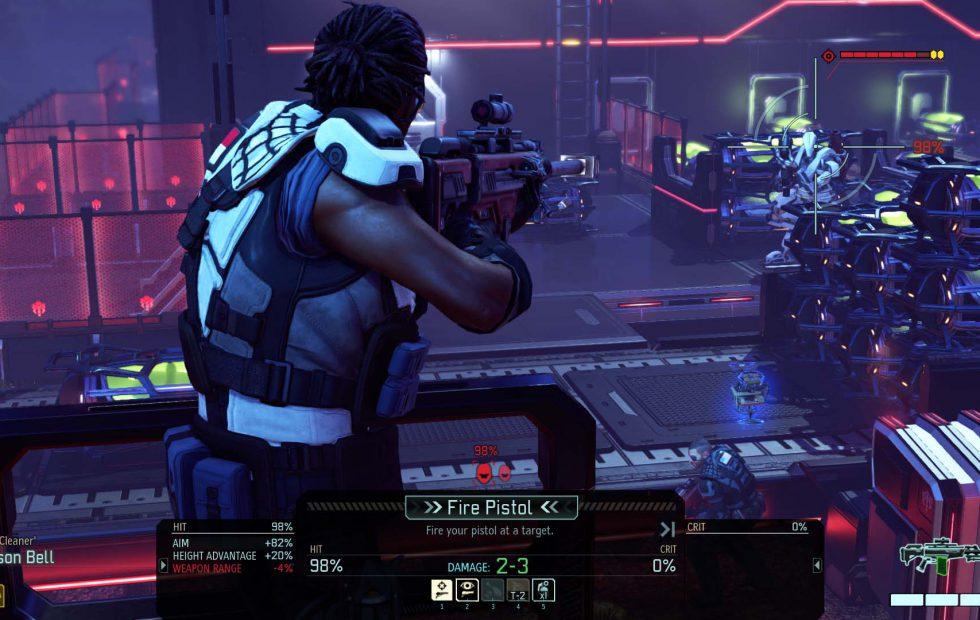
Task: Choose the ability icon marked T-2
Action: (x=517, y=590)
